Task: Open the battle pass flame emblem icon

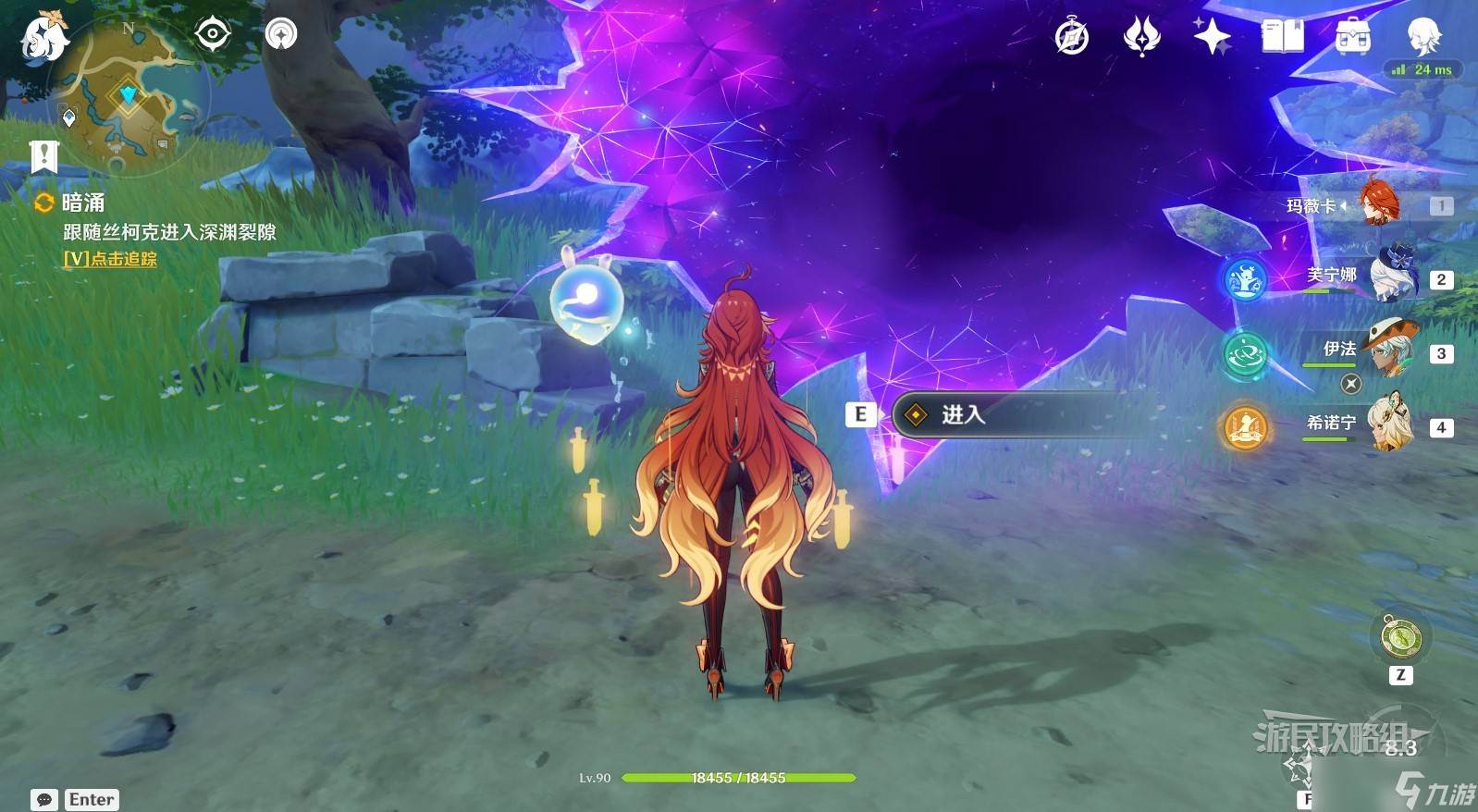Action: click(1141, 37)
